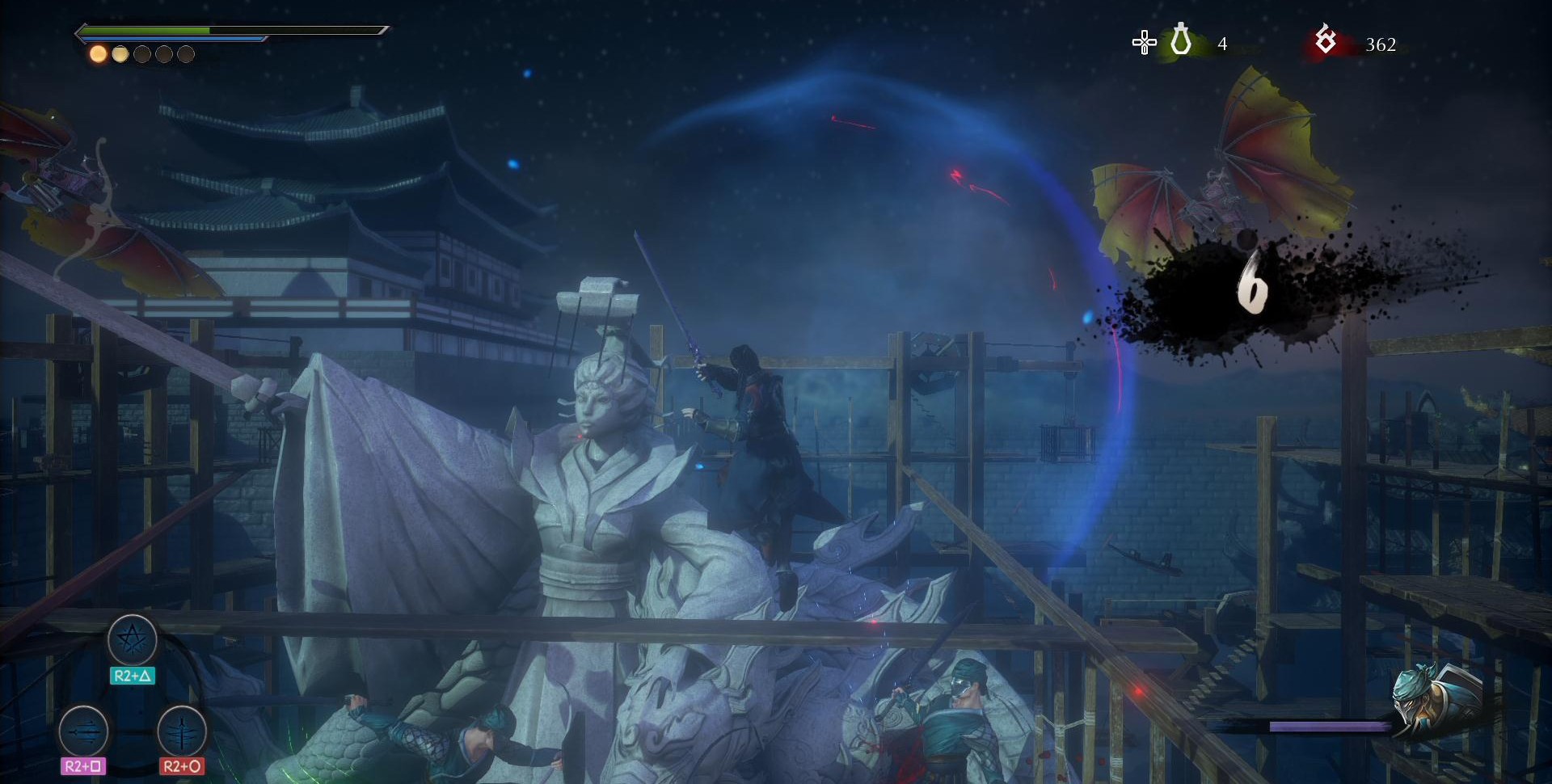This screenshot has width=1552, height=784.
Task: Select the masked enemy portrait
Action: (1436, 701)
